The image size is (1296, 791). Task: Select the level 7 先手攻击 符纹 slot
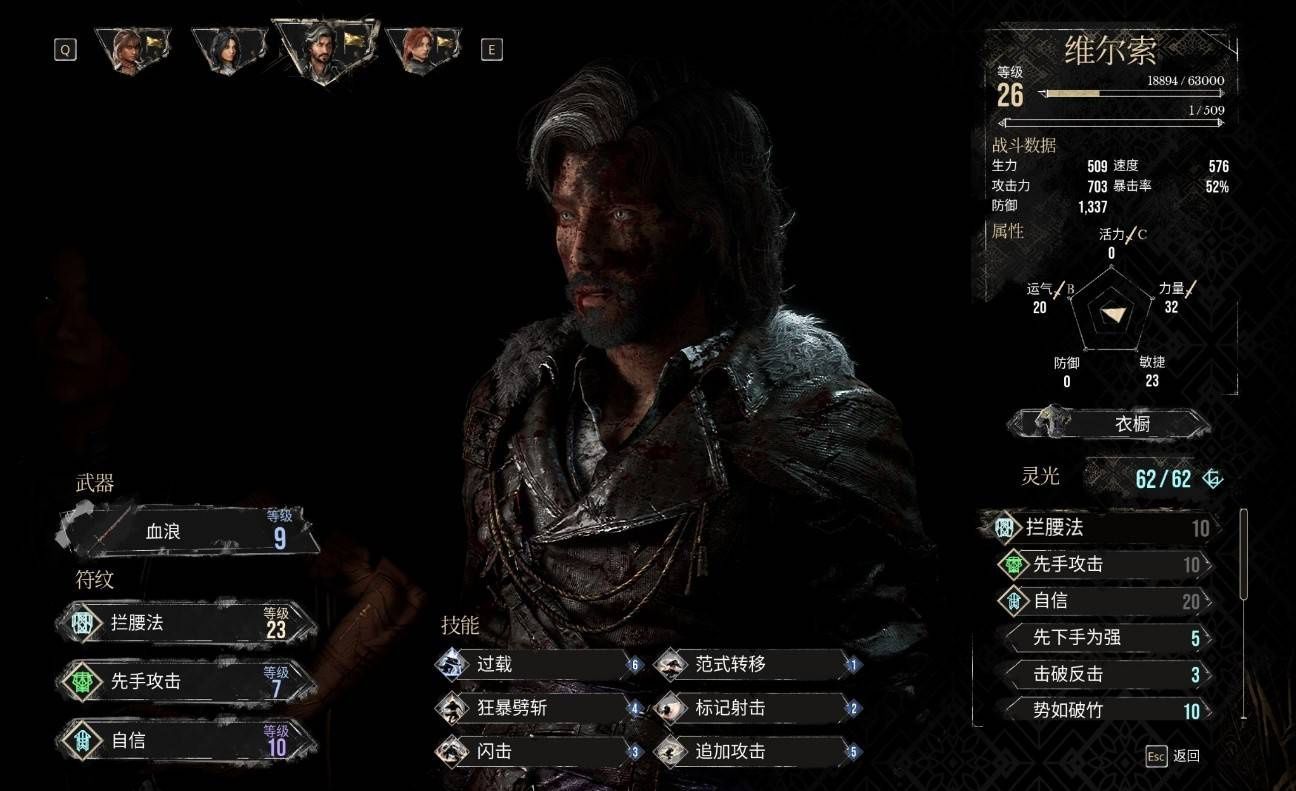pyautogui.click(x=190, y=682)
